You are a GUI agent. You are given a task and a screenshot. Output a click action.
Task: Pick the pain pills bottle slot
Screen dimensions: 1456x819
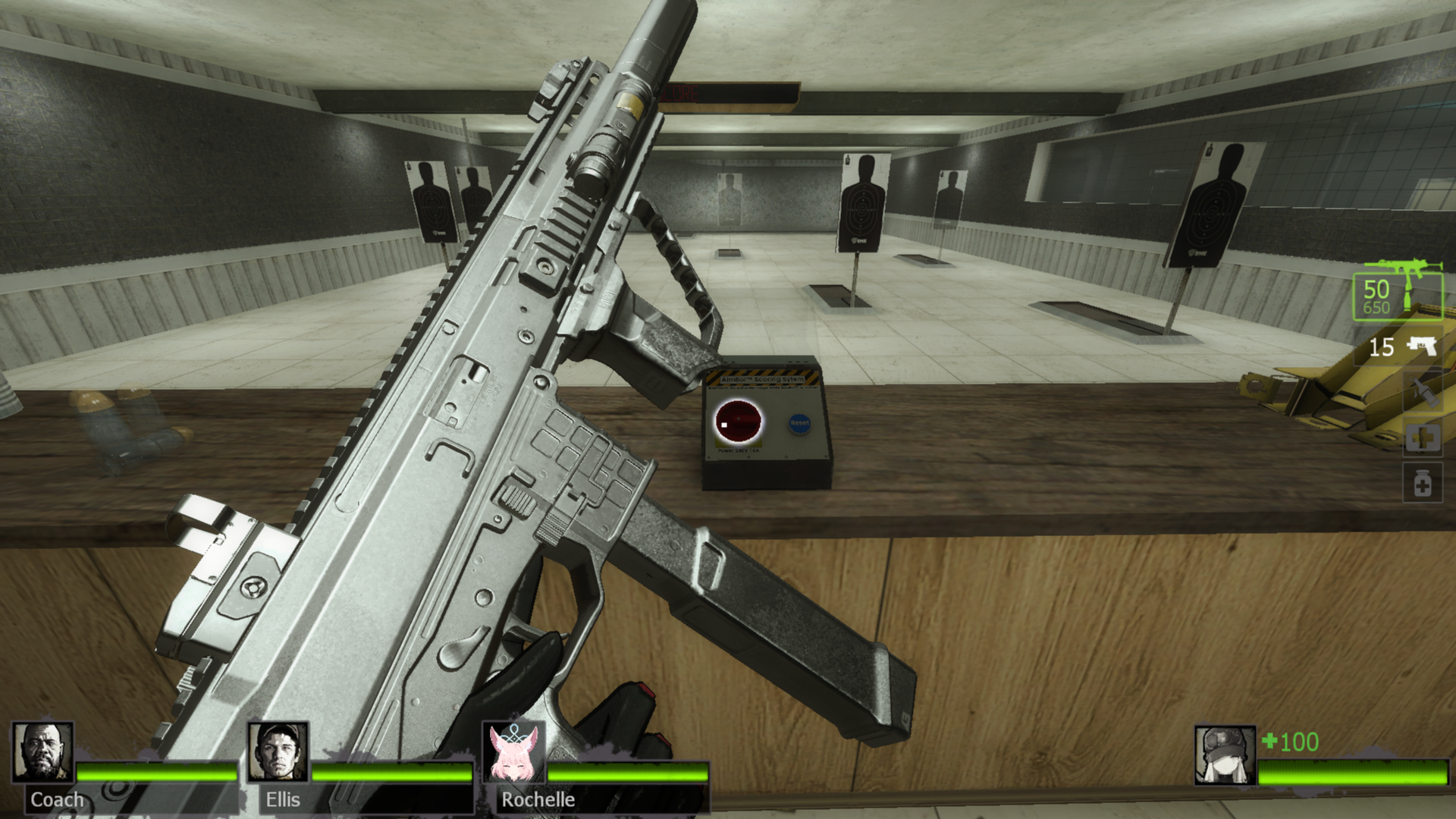(1423, 484)
